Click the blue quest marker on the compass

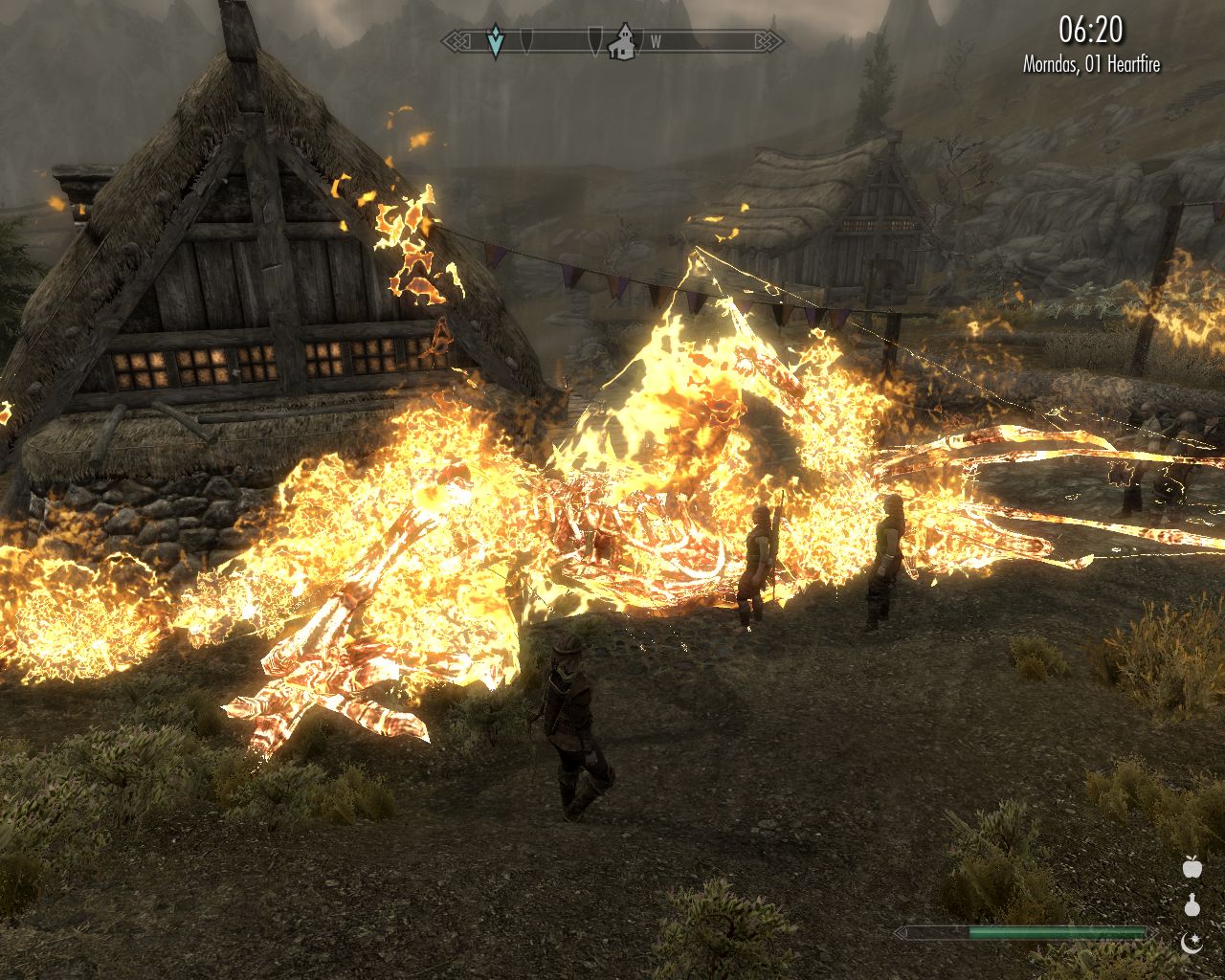click(495, 42)
